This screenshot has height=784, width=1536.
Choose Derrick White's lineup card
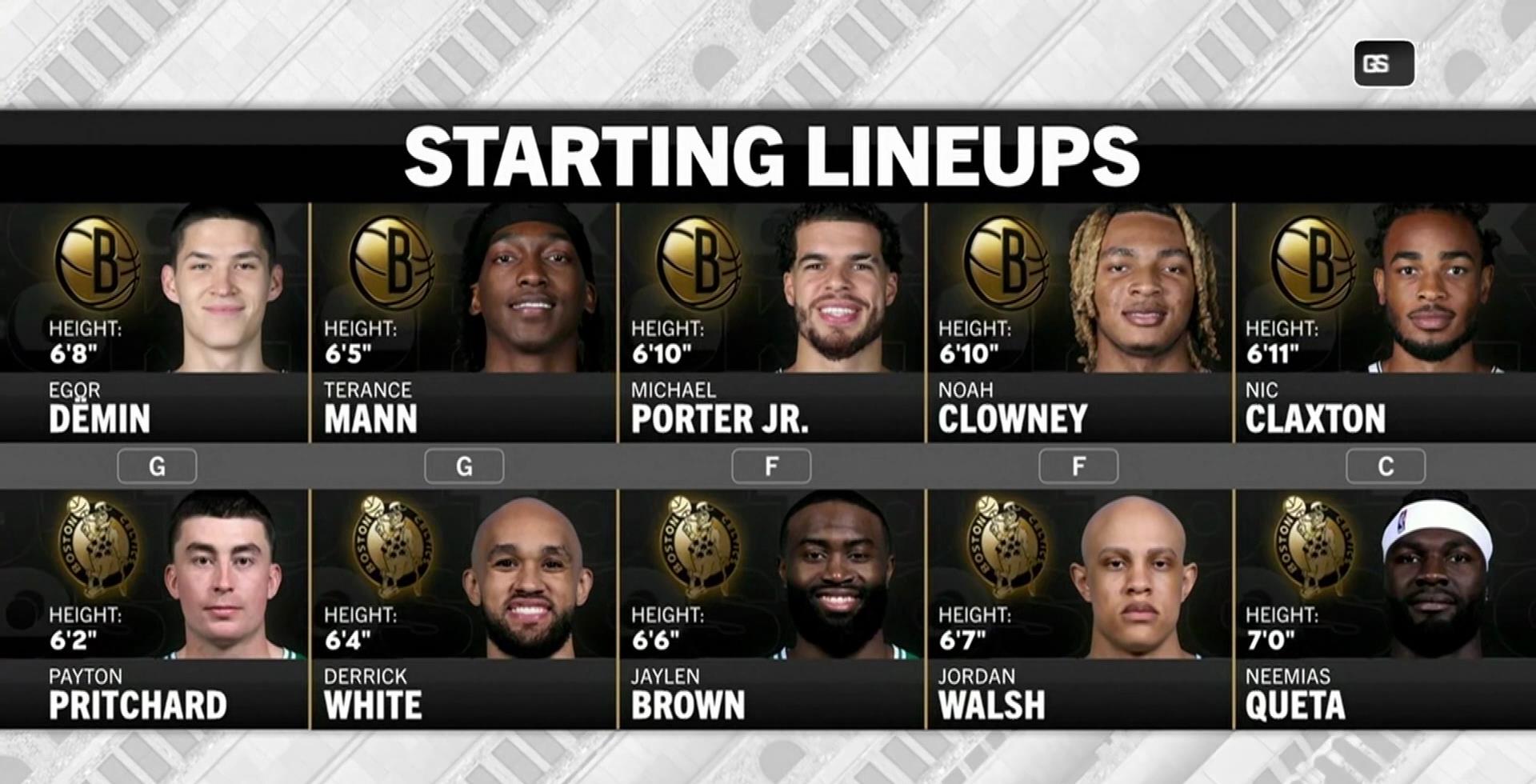[x=463, y=608]
